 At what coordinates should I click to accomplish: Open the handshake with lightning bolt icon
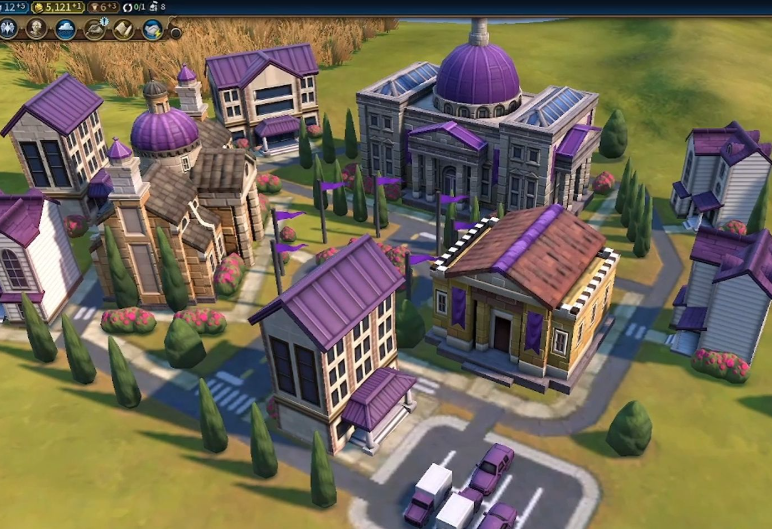[x=152, y=29]
